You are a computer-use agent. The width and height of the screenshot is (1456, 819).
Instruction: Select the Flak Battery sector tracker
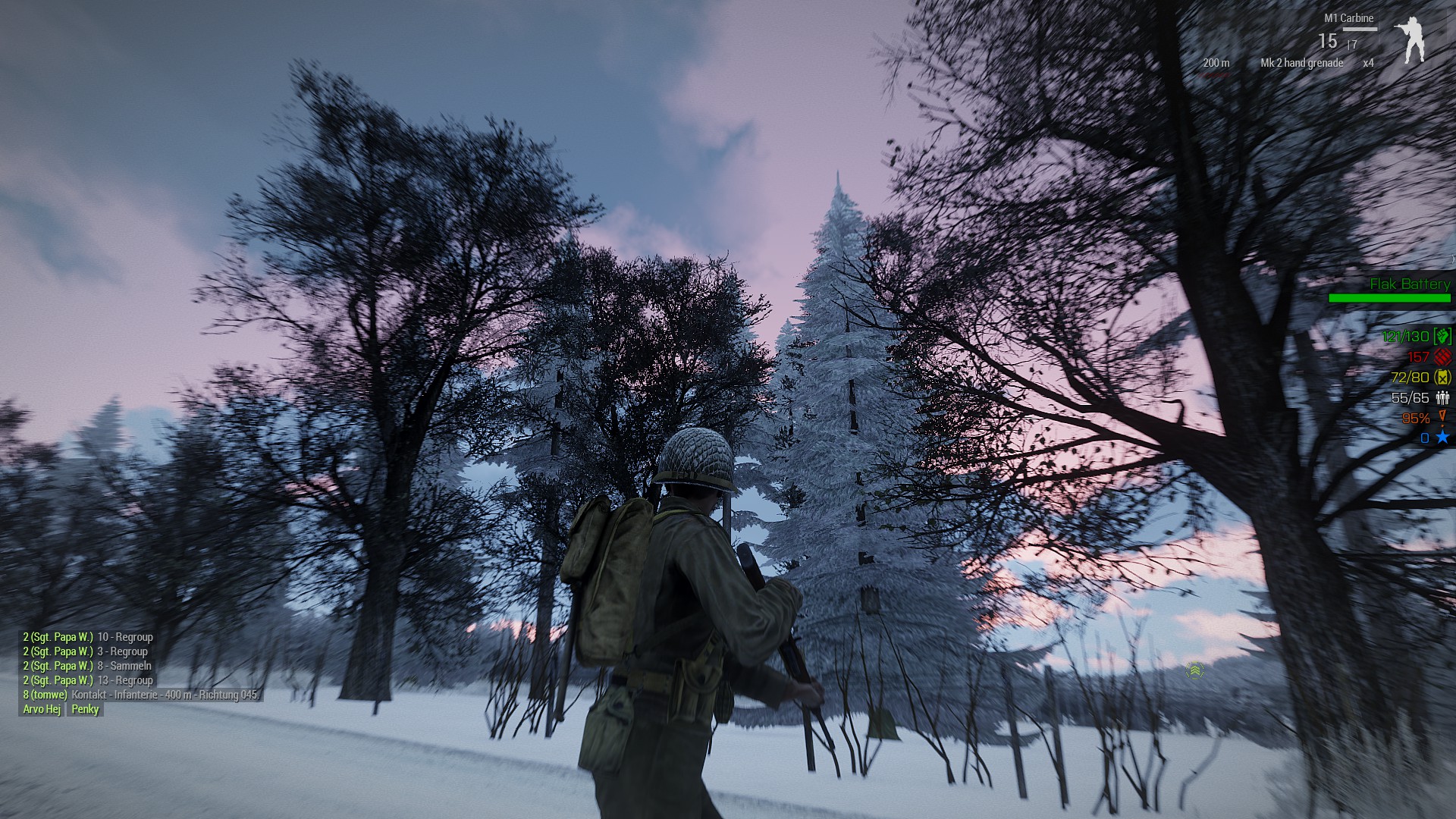(1409, 284)
